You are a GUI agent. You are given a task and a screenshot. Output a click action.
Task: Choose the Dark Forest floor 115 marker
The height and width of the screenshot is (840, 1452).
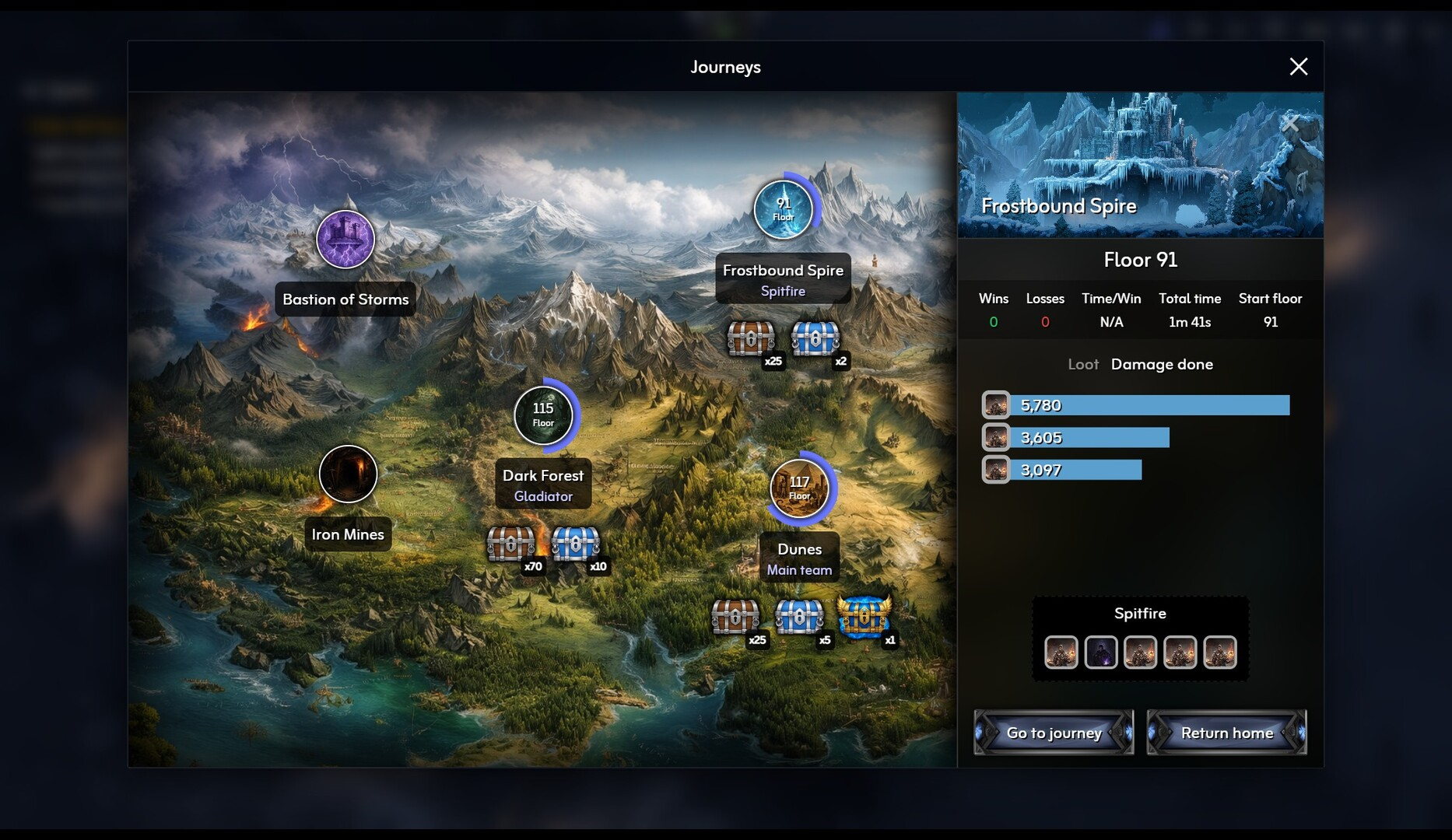[543, 415]
